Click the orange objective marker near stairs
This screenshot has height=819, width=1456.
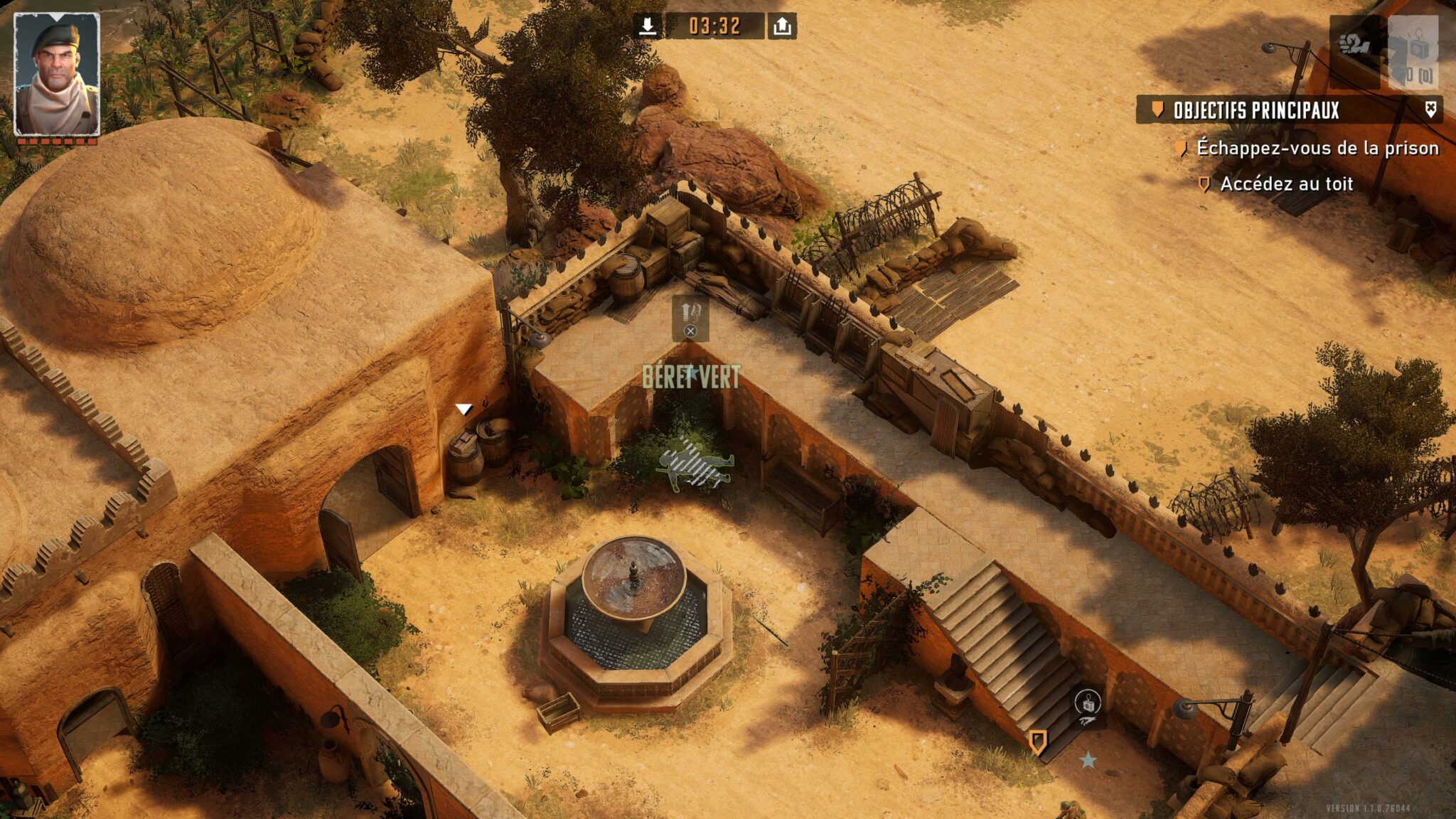point(1037,742)
